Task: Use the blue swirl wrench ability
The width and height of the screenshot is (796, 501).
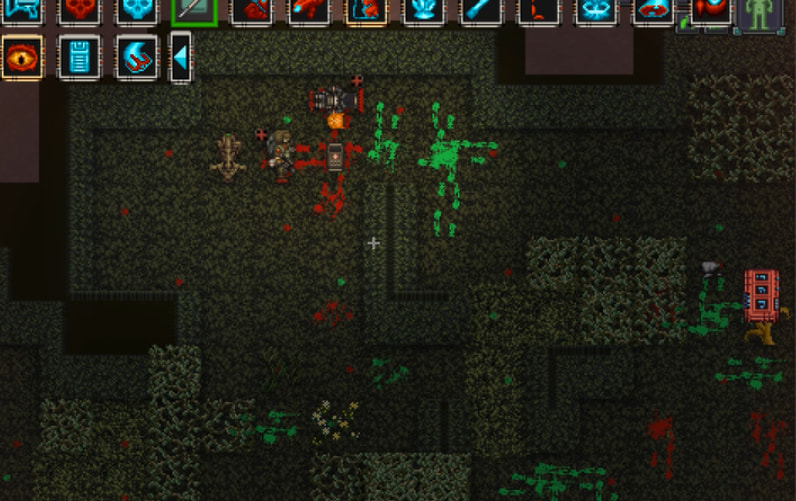Action: tap(137, 57)
